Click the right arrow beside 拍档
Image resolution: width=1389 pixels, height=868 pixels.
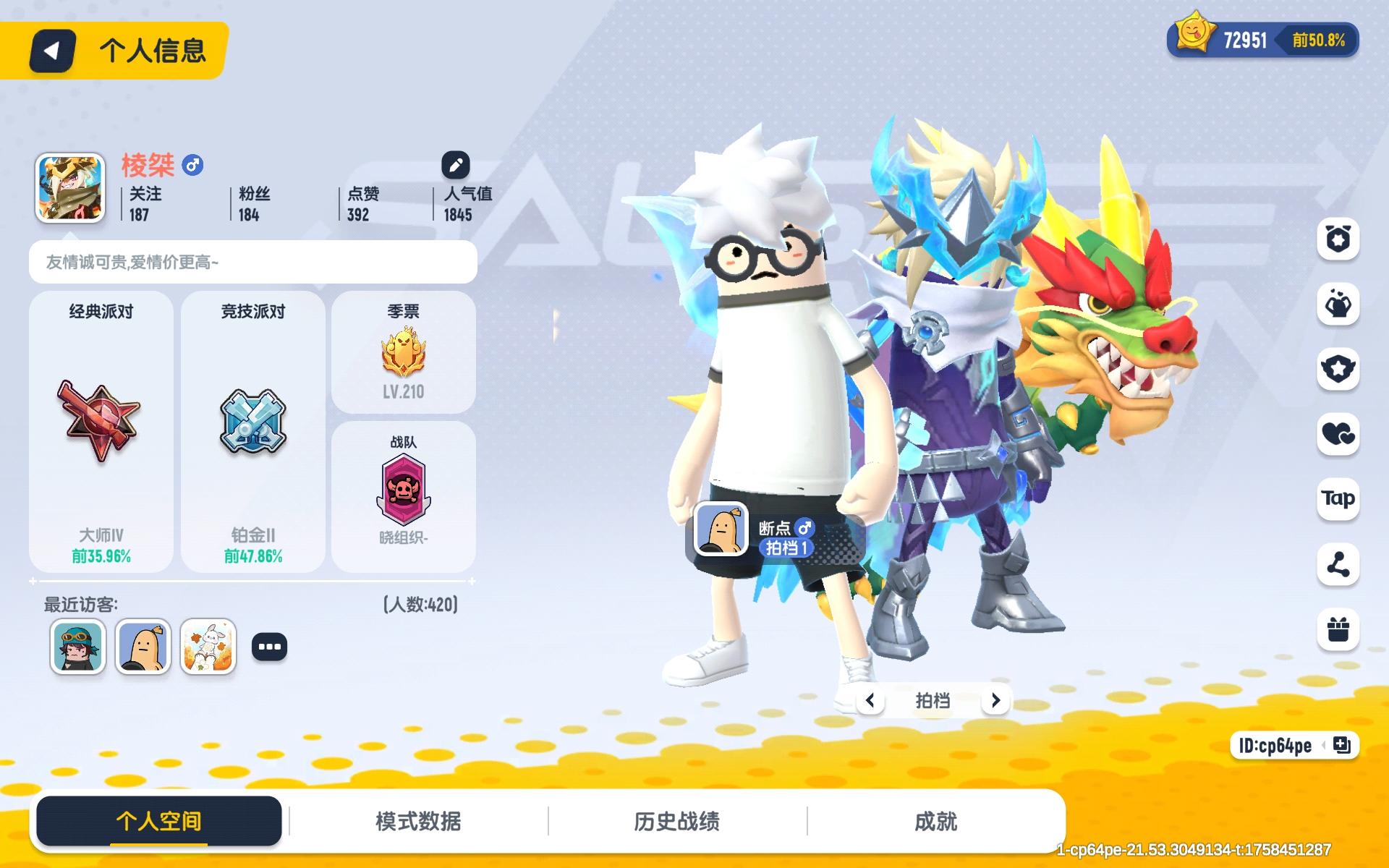click(x=996, y=700)
